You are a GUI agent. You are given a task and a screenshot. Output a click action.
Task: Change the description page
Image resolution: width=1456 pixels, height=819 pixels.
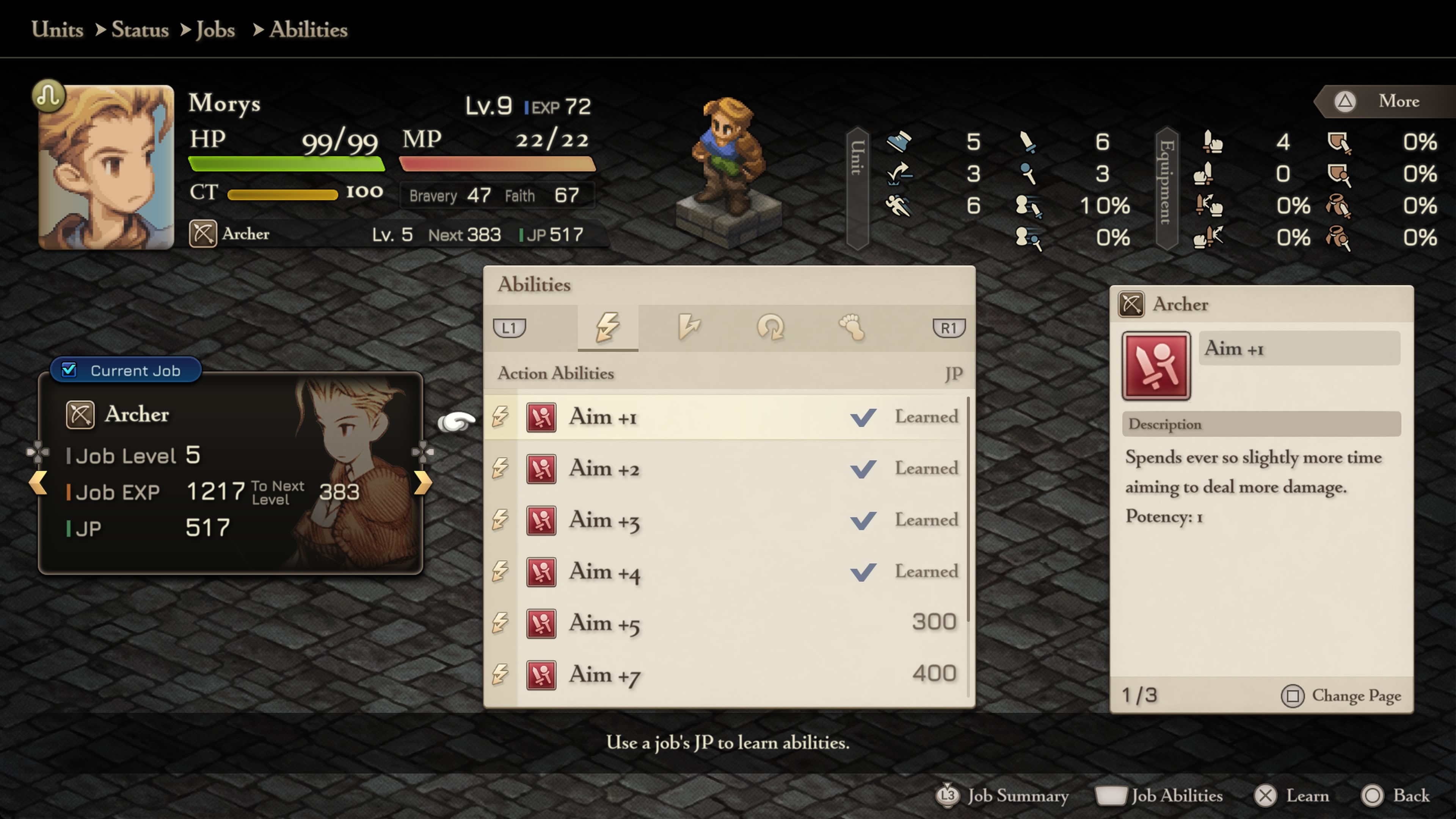tap(1341, 696)
